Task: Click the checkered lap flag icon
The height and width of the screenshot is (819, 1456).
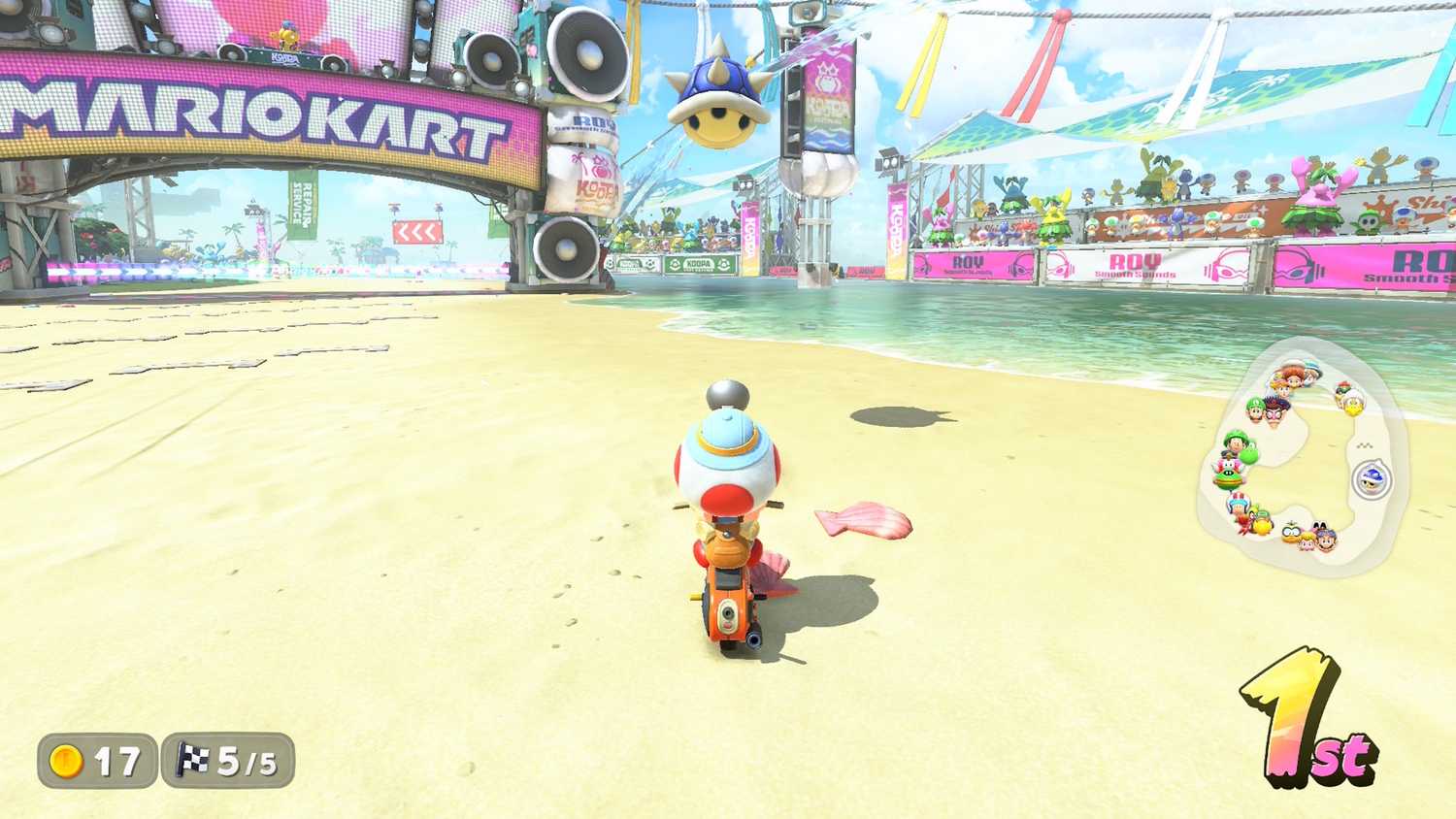Action: point(190,760)
